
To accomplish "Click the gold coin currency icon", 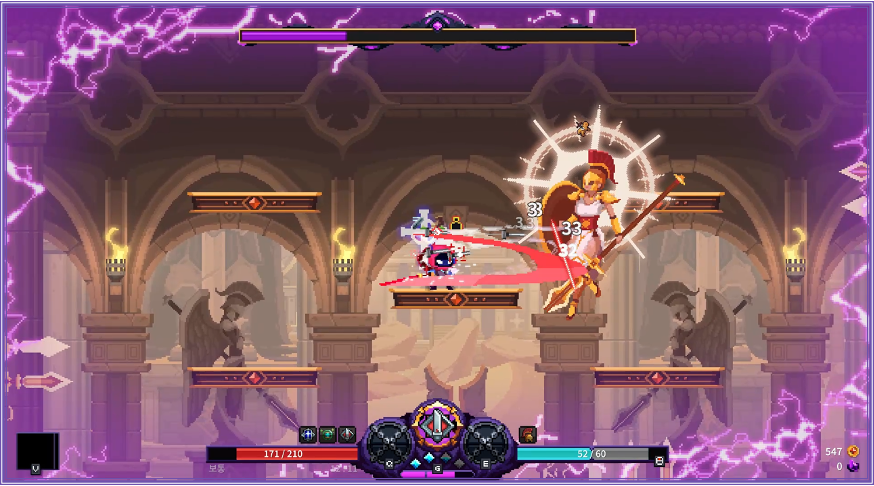I will tap(853, 452).
